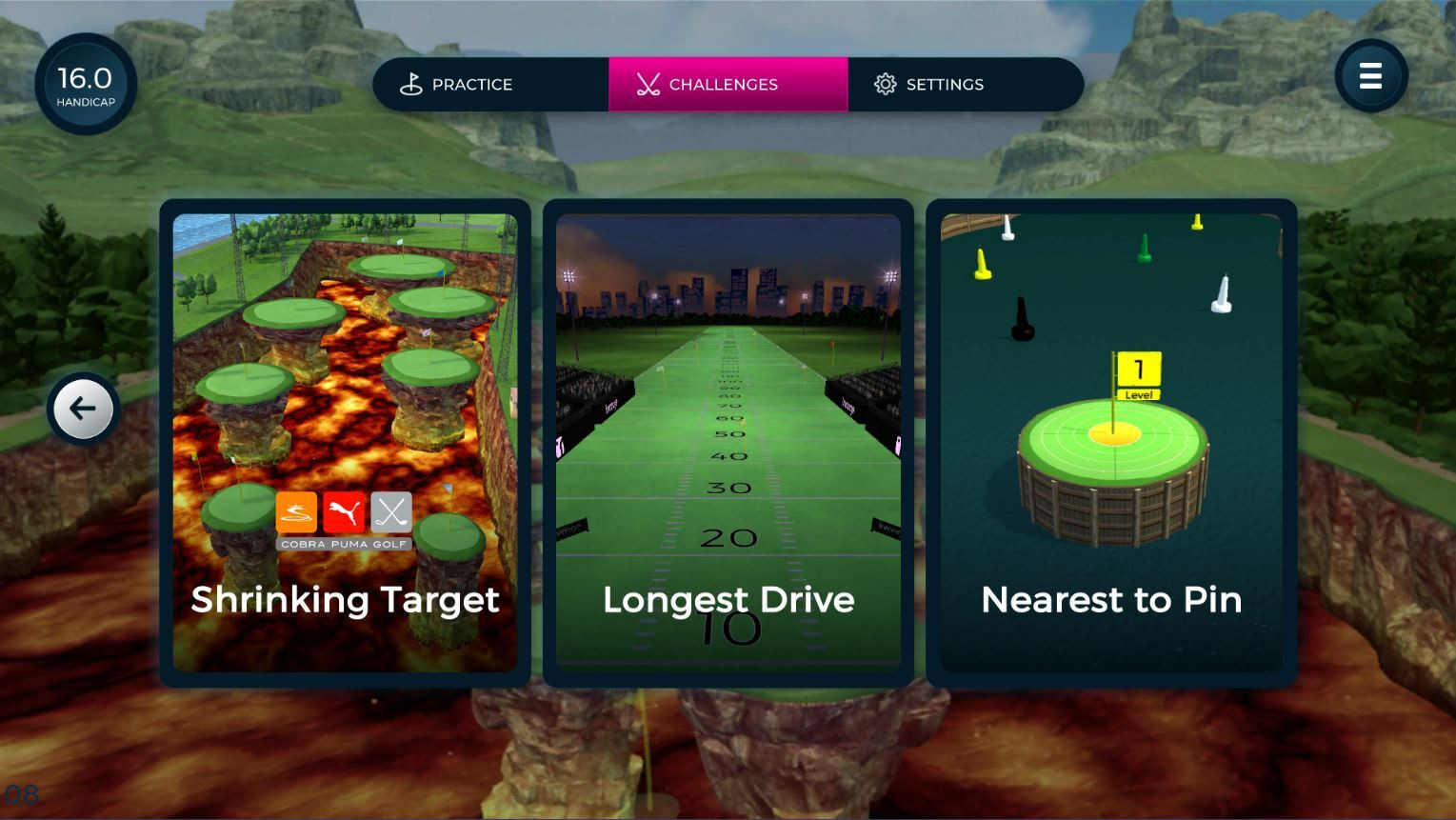Launch the Shrinking Target challenge
1456x820 pixels.
tap(345, 443)
